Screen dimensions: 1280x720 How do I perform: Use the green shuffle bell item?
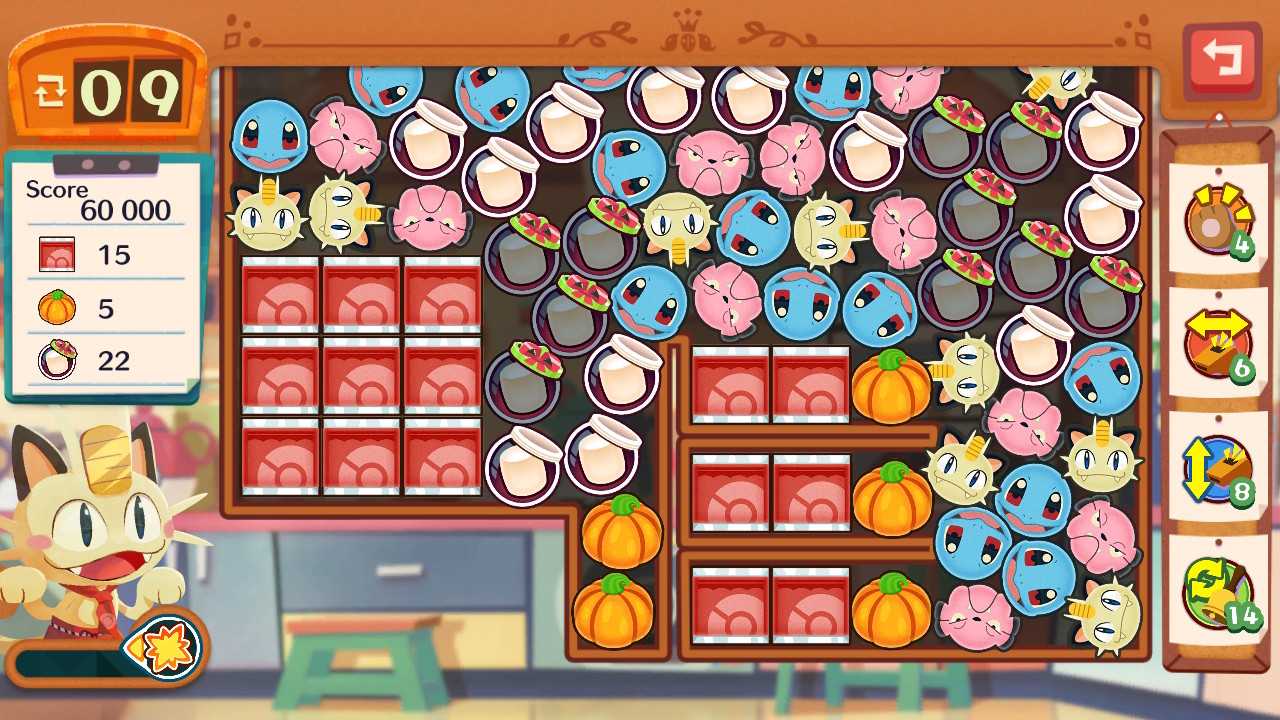click(x=1217, y=592)
